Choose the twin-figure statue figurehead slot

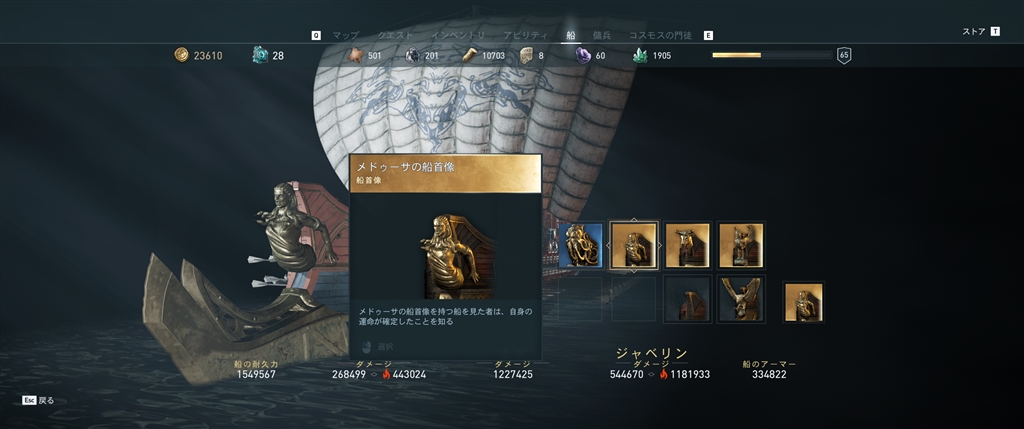pyautogui.click(x=741, y=246)
